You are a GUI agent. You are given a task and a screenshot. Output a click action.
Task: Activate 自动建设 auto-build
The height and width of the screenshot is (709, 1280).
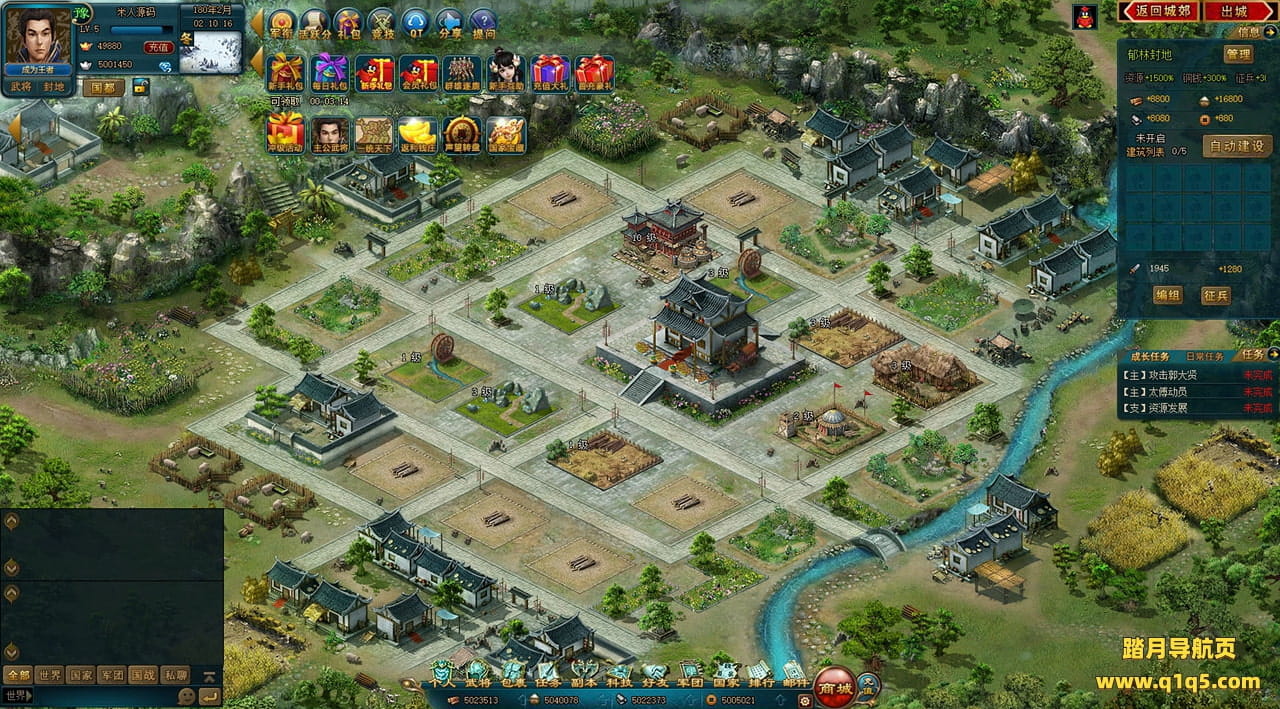pyautogui.click(x=1236, y=145)
